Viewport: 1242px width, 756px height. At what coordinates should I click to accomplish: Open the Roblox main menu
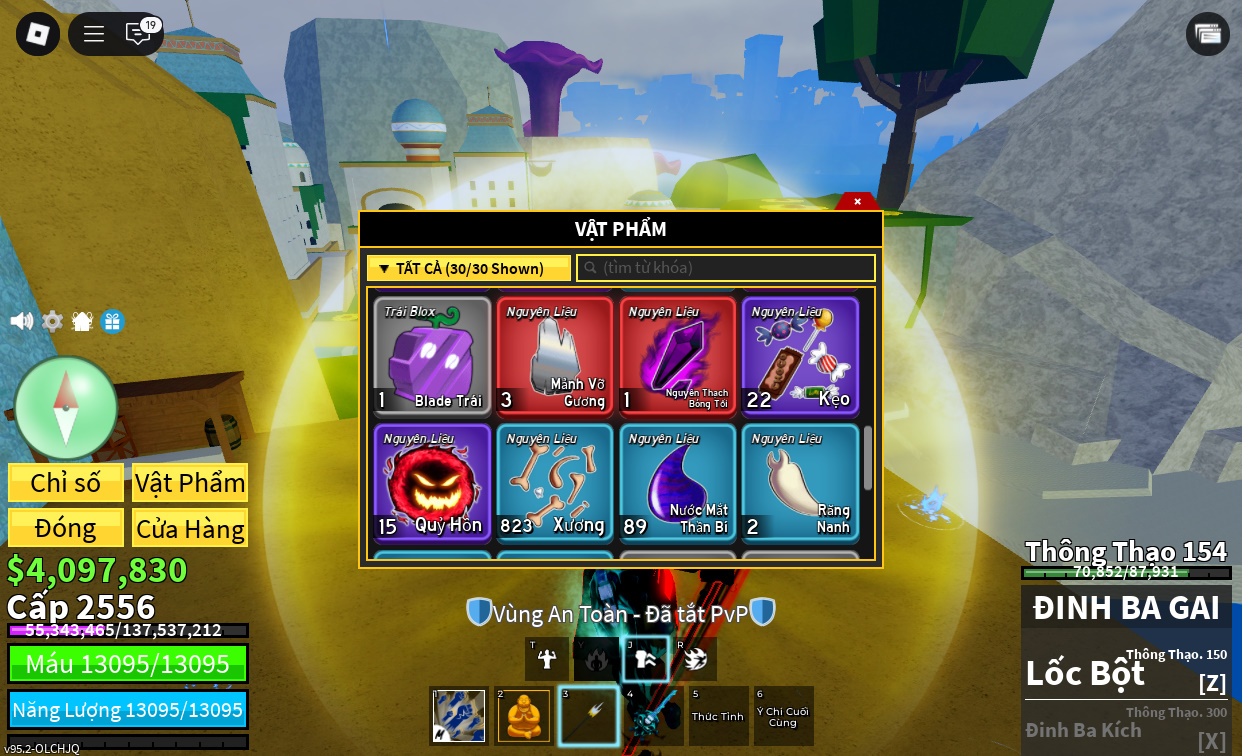coord(38,34)
